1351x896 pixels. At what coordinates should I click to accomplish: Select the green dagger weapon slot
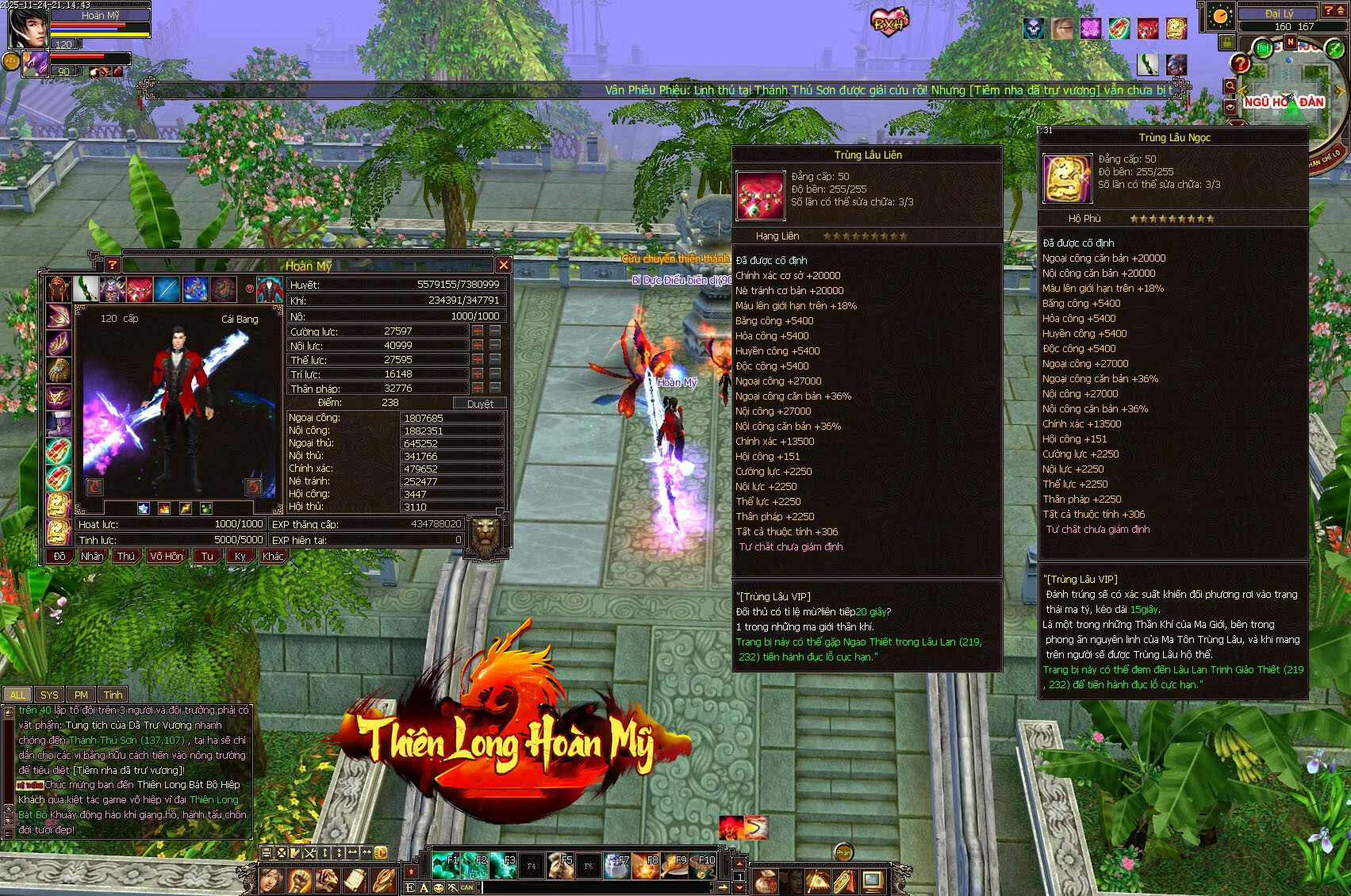pyautogui.click(x=86, y=289)
